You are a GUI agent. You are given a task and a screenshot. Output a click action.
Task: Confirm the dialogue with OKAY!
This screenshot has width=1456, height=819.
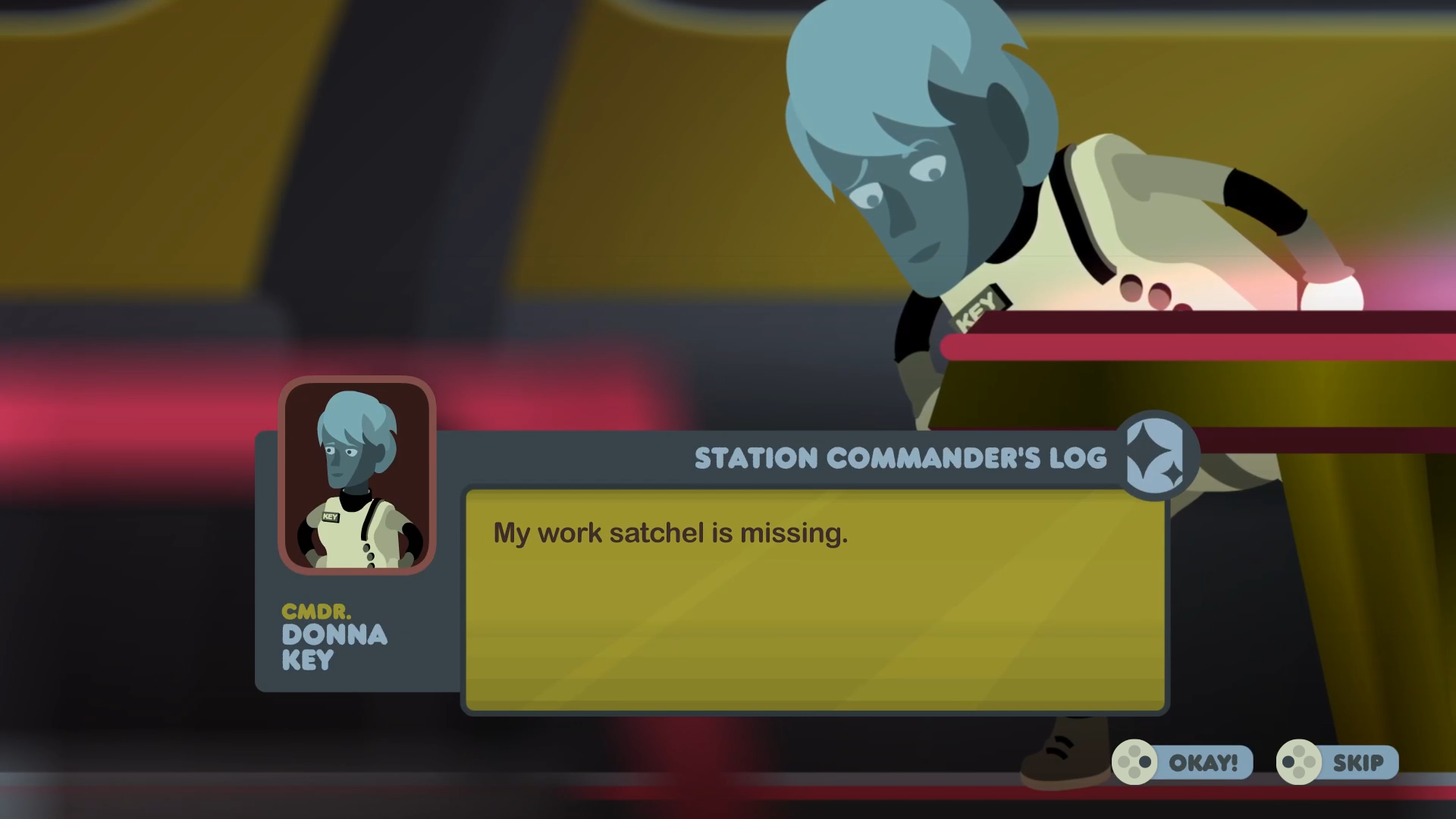[1182, 762]
